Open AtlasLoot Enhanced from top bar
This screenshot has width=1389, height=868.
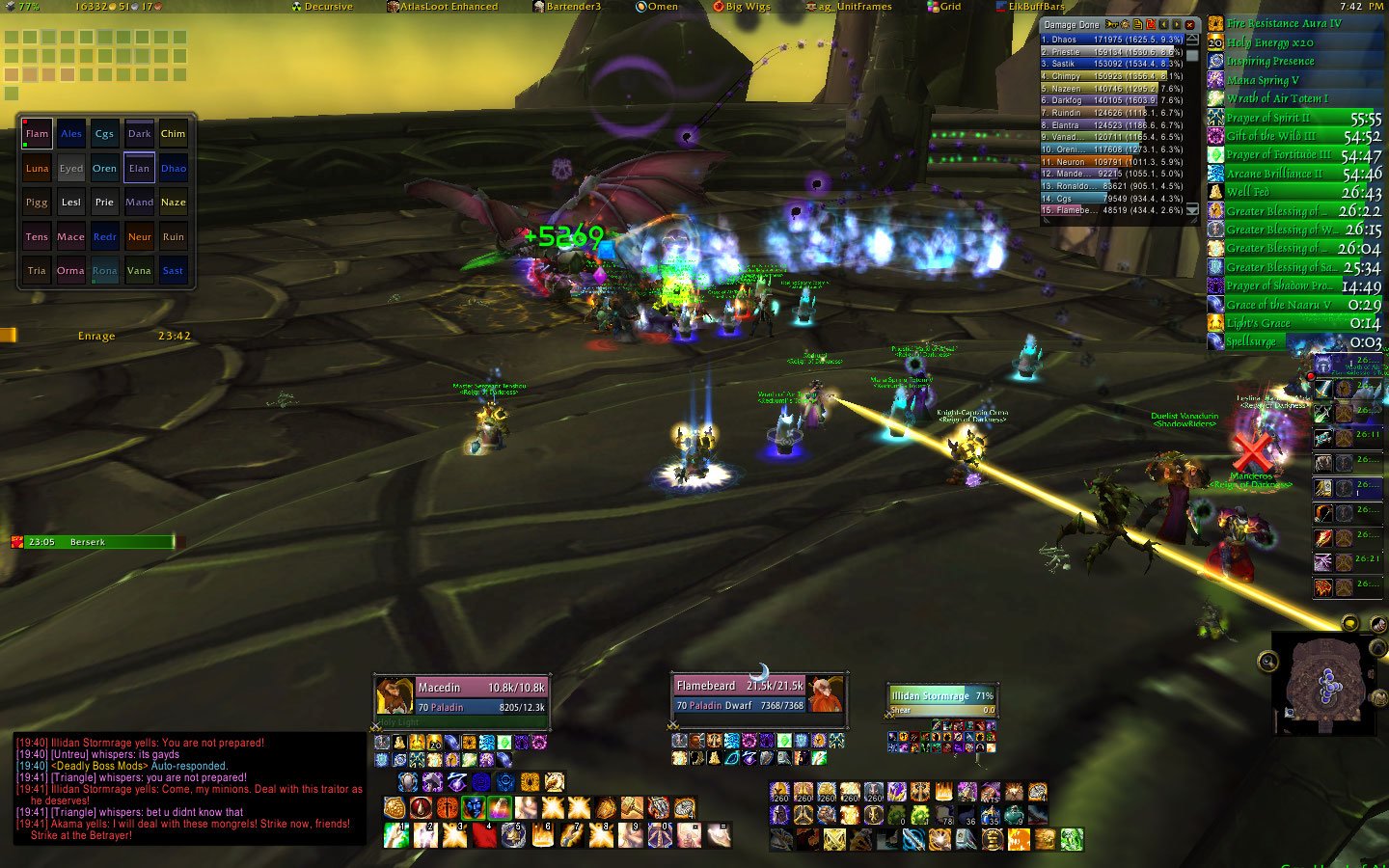tap(443, 7)
